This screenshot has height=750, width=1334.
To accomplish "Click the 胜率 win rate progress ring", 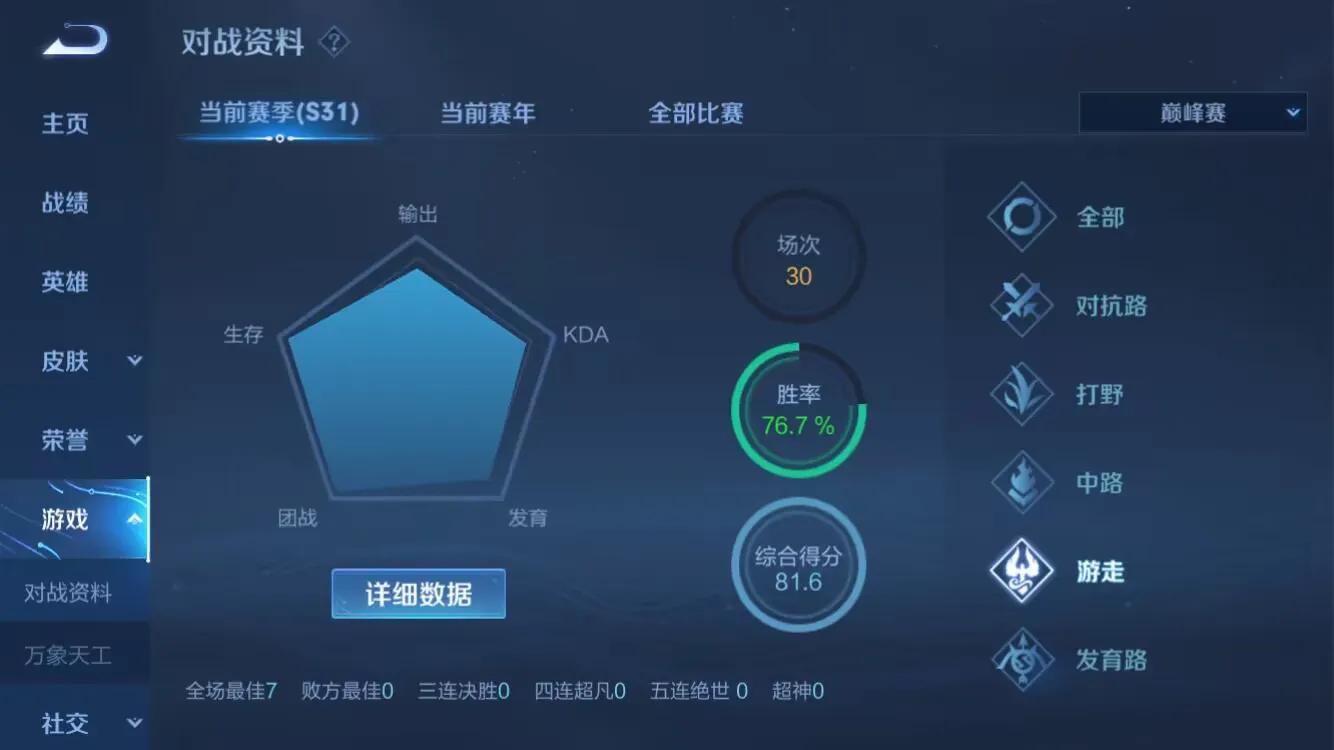I will [797, 409].
